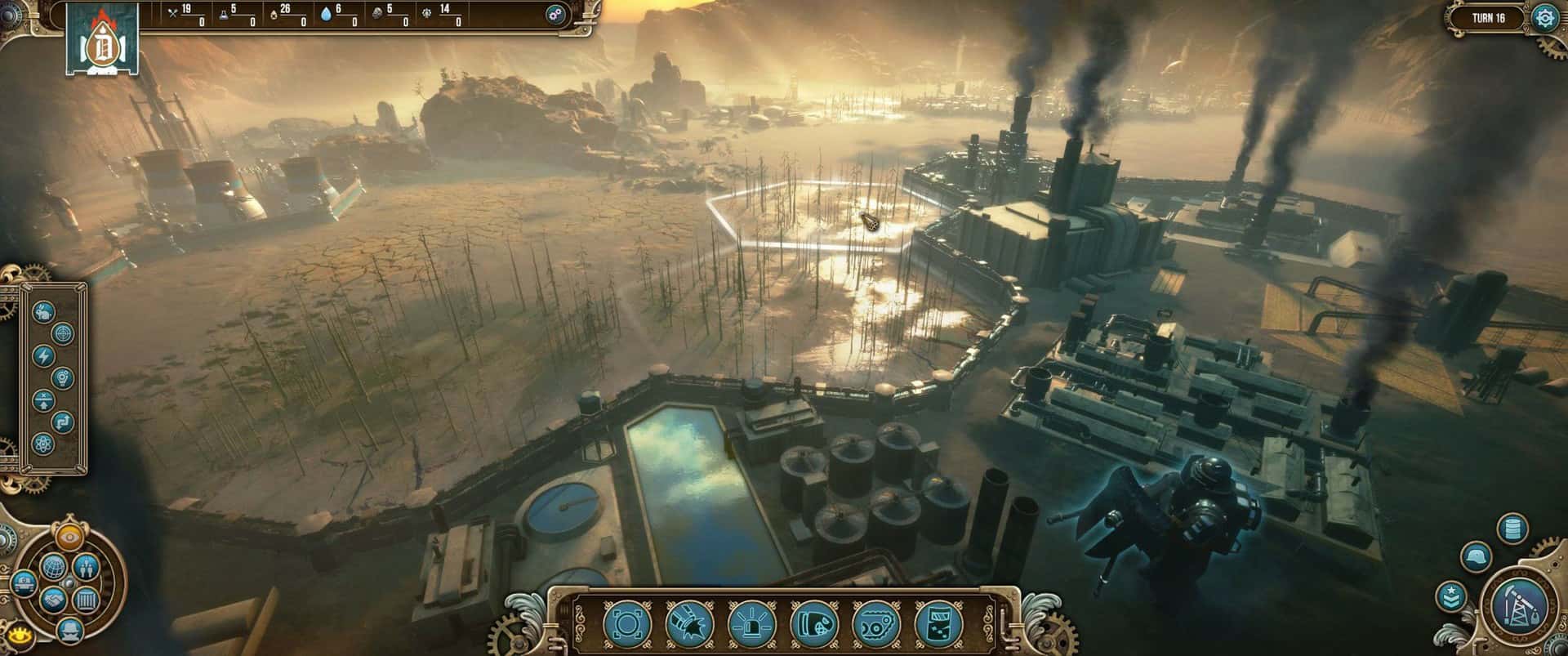Viewport: 1568px width, 656px height.
Task: Open the crosshair targeting icon
Action: (62, 334)
